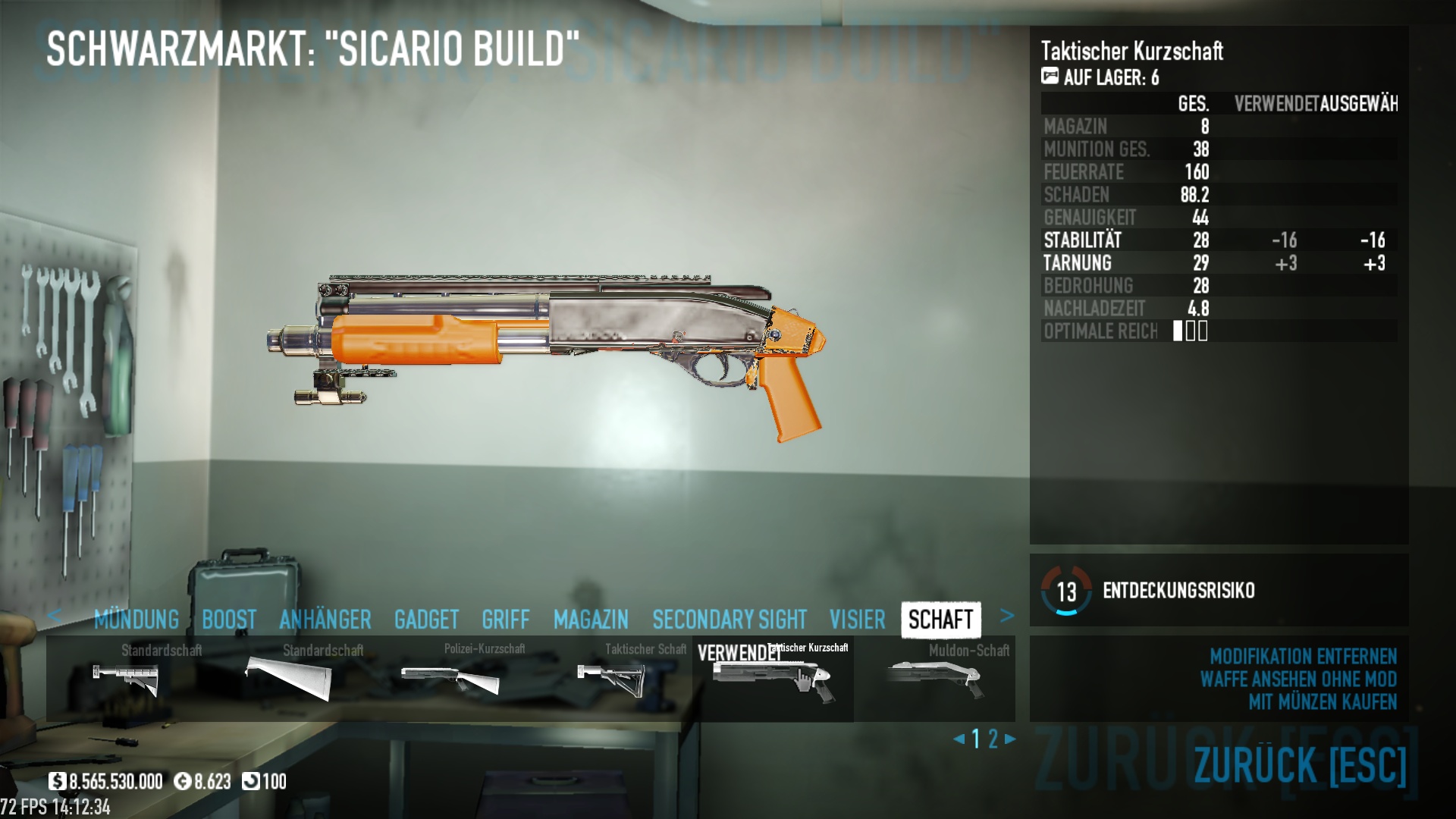
Task: Switch to the Visier tab
Action: [x=857, y=620]
